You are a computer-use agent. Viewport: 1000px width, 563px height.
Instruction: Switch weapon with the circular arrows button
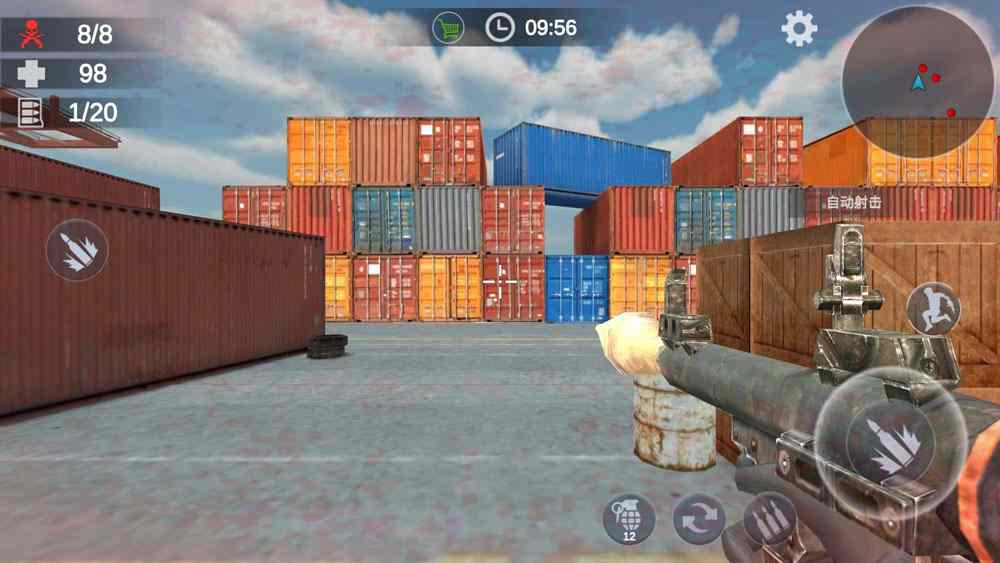point(698,520)
